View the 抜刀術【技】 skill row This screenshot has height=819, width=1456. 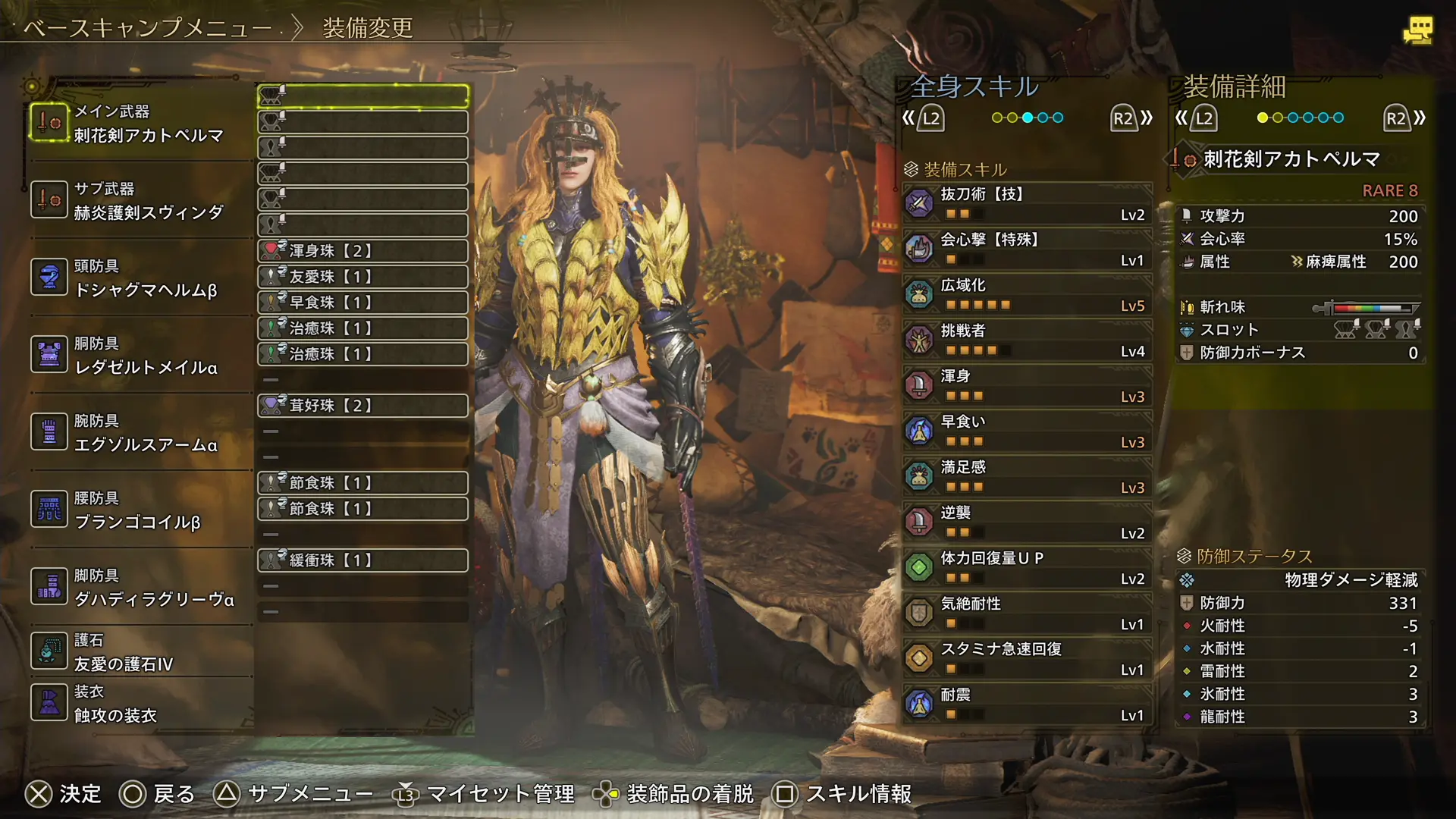pos(1028,203)
